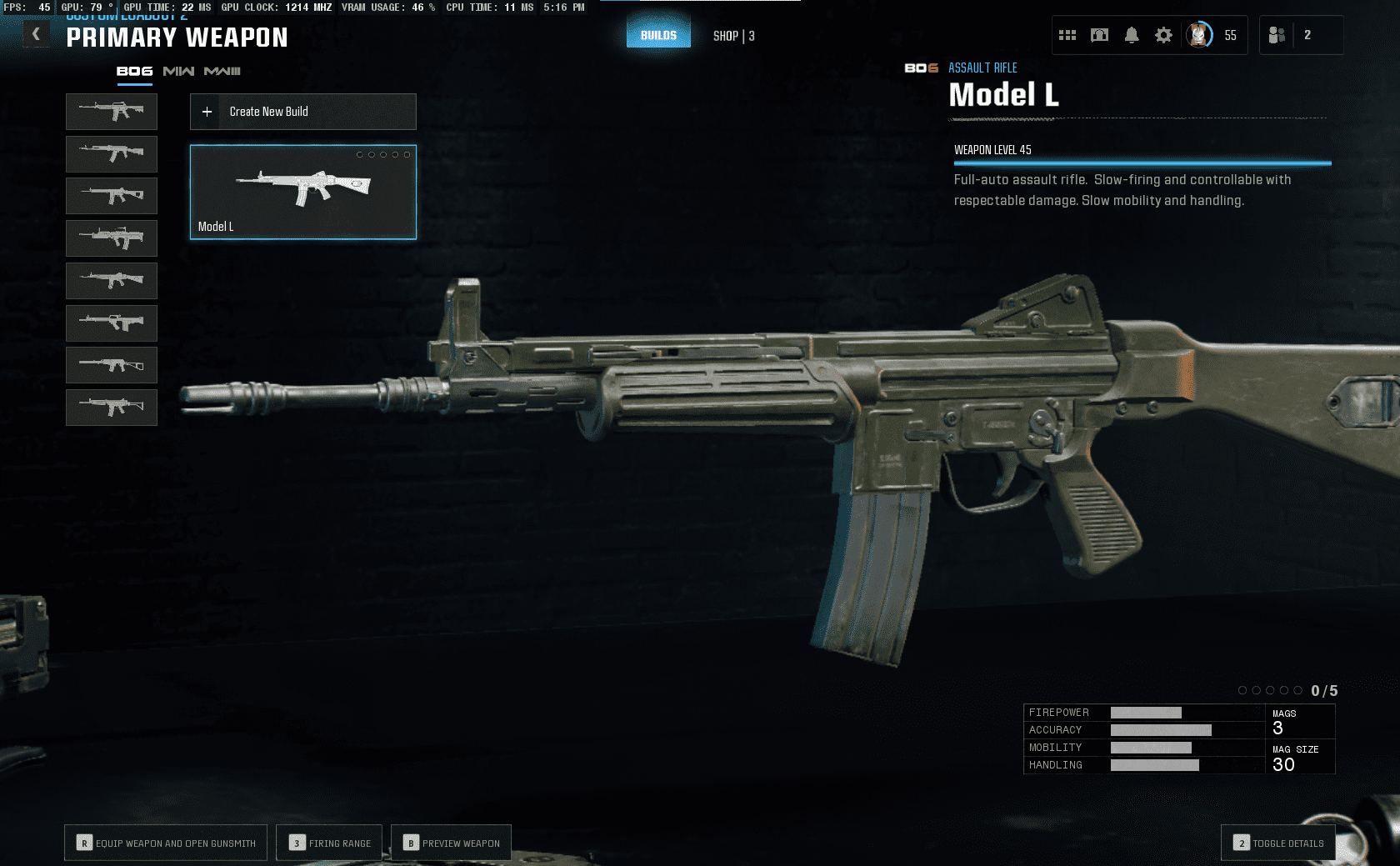The height and width of the screenshot is (866, 1400).
Task: Choose the MWIII weapon filter
Action: (222, 72)
